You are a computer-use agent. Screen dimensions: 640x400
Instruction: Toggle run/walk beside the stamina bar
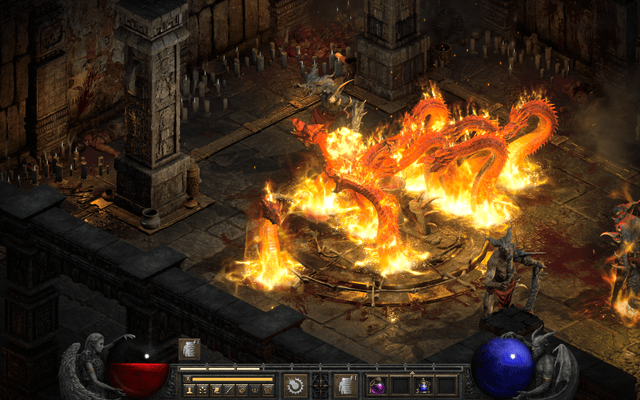187,379
